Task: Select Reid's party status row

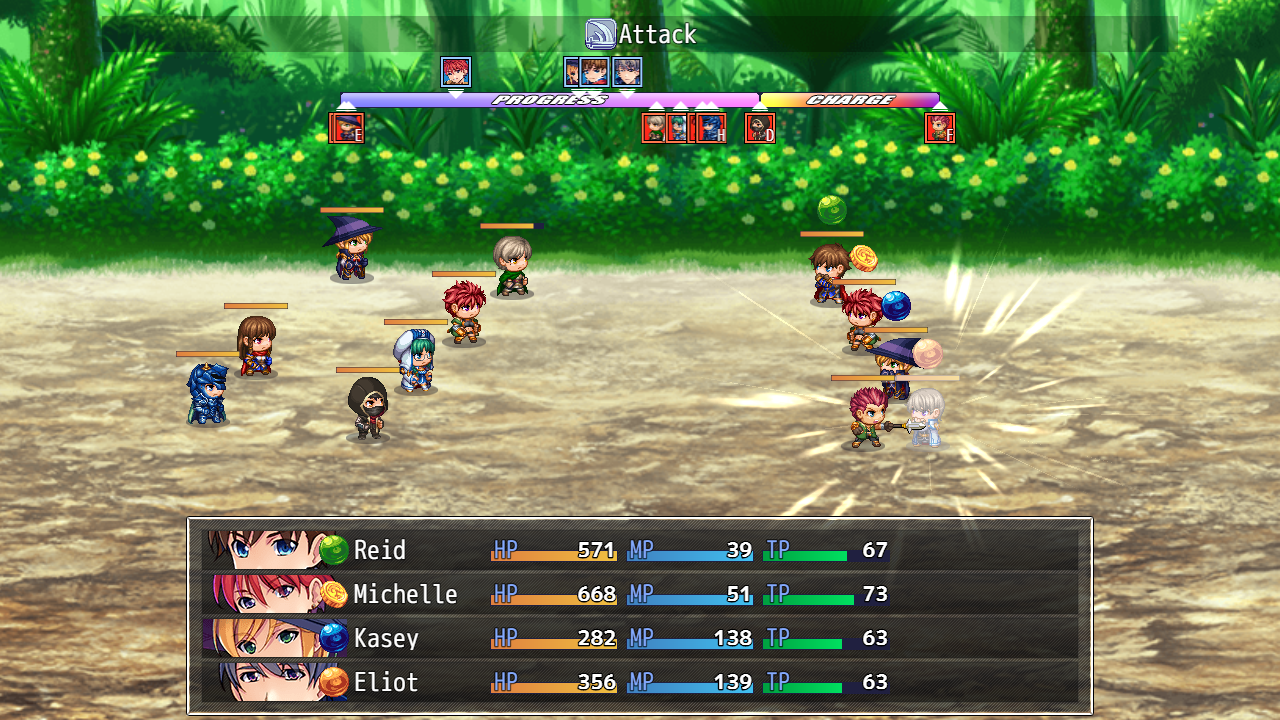Action: click(640, 550)
